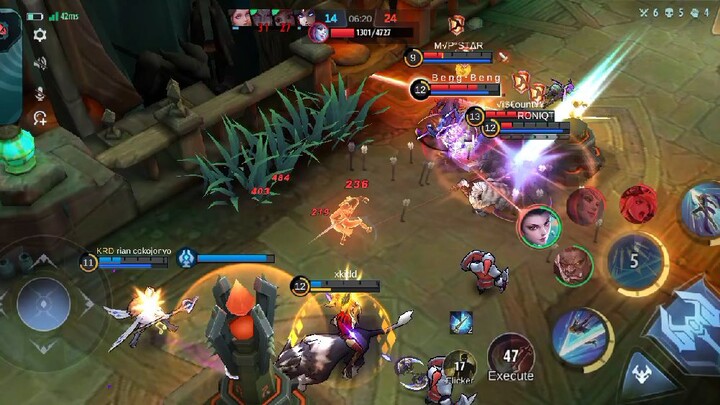Viewport: 720px width, 405px height.
Task: Use the sword equipment item icon
Action: (461, 322)
